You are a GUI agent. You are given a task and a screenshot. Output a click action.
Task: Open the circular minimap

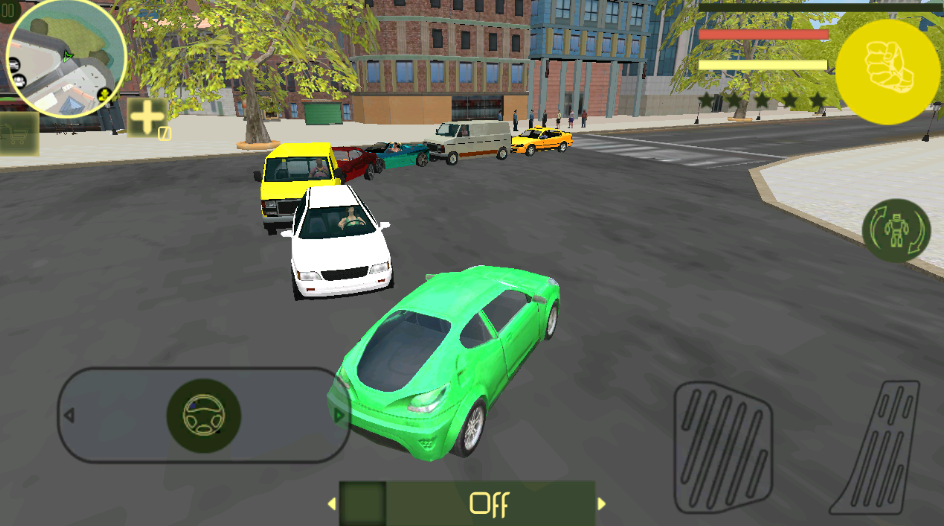click(x=66, y=60)
